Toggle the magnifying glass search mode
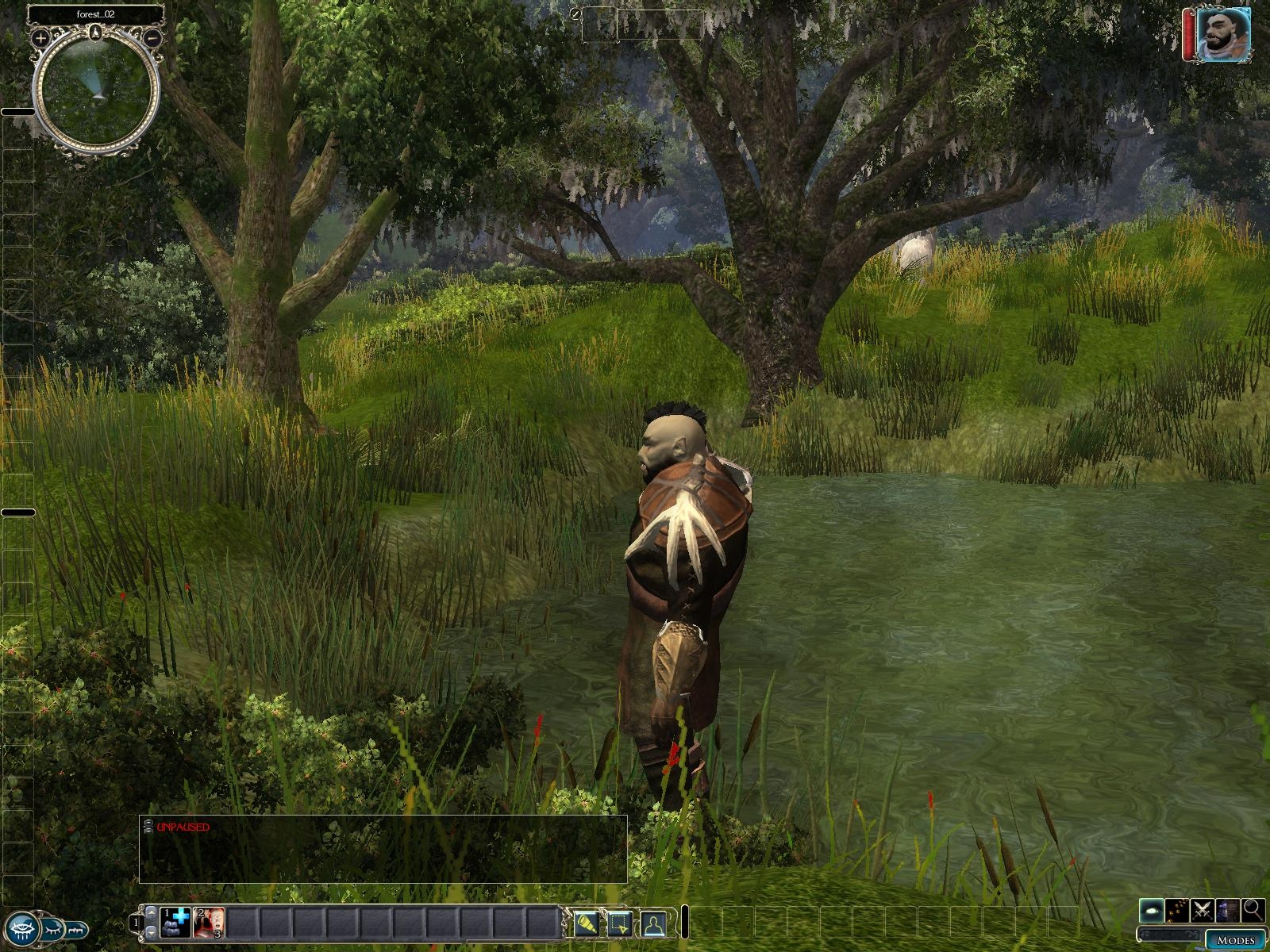Viewport: 1270px width, 952px height. coord(1253,909)
